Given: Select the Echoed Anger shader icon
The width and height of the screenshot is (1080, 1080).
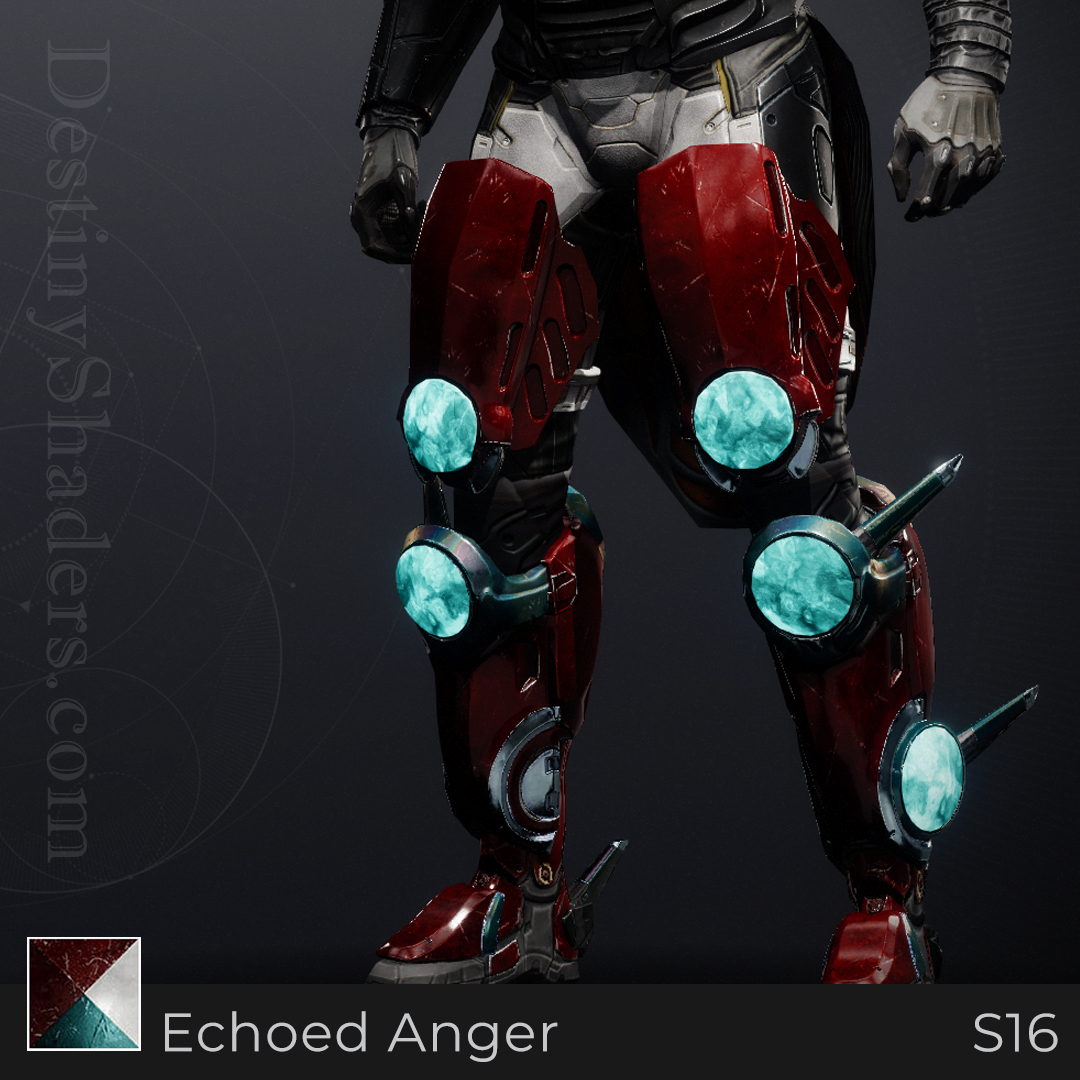Looking at the screenshot, I should coord(84,993).
